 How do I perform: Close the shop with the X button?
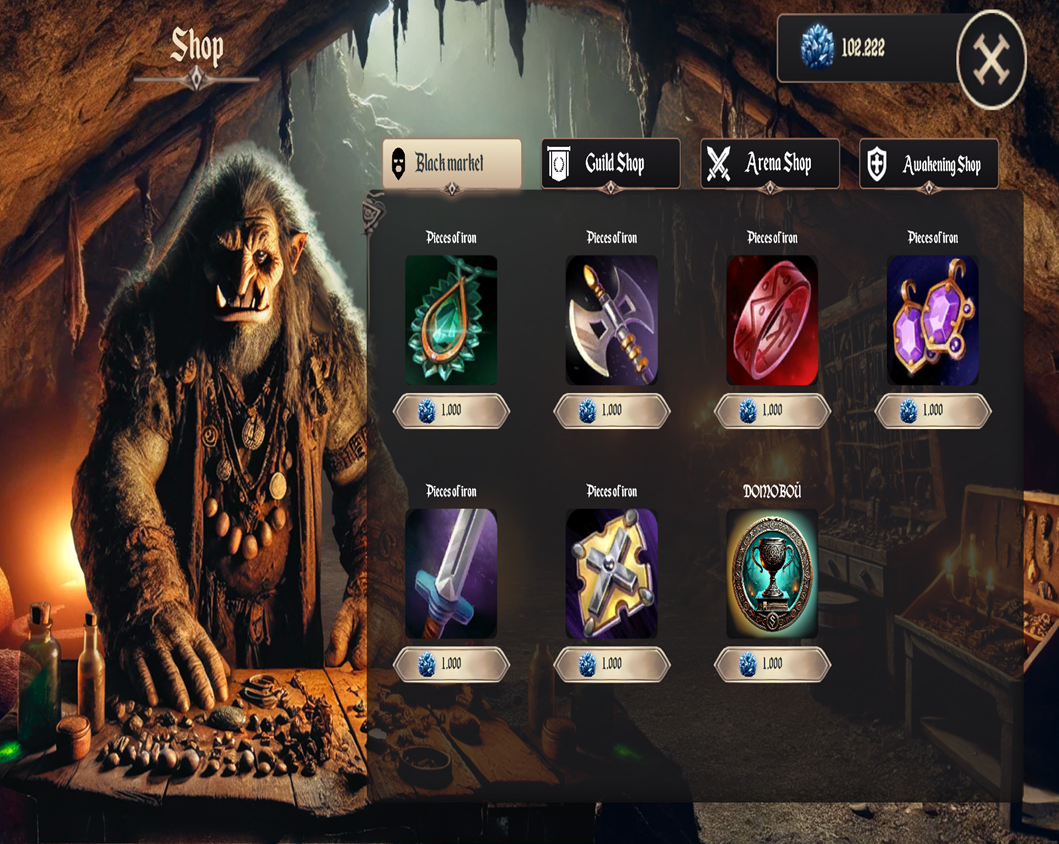(x=991, y=60)
